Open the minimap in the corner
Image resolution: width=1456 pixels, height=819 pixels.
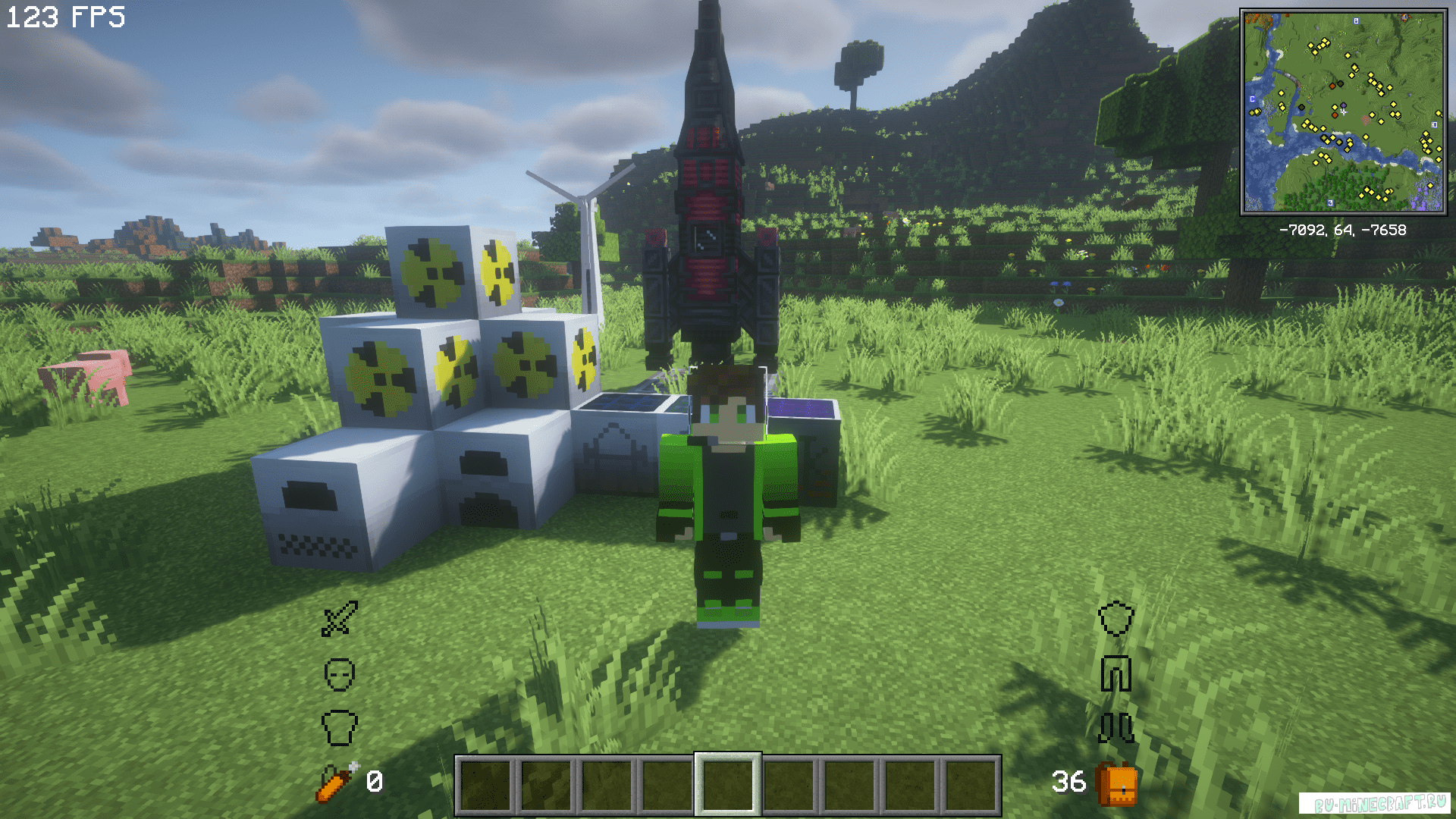pyautogui.click(x=1343, y=111)
